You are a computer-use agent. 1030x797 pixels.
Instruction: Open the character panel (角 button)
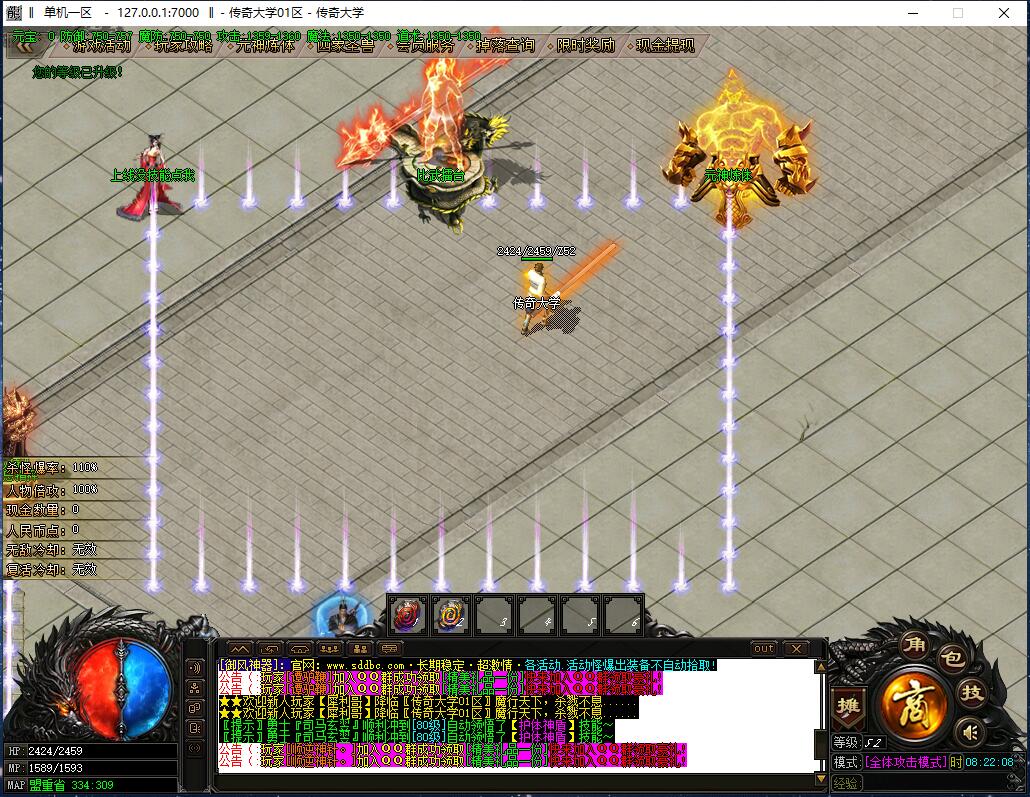(913, 645)
